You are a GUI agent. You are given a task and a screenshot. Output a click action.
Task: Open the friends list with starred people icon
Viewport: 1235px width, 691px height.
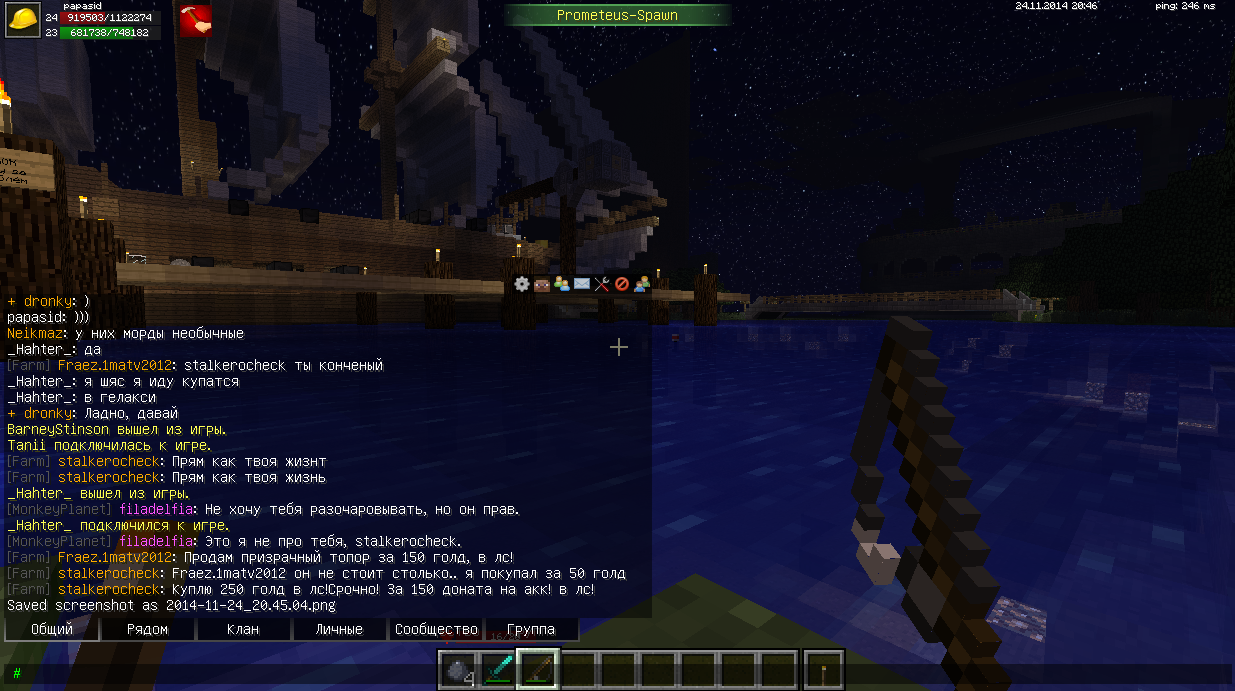coord(561,284)
